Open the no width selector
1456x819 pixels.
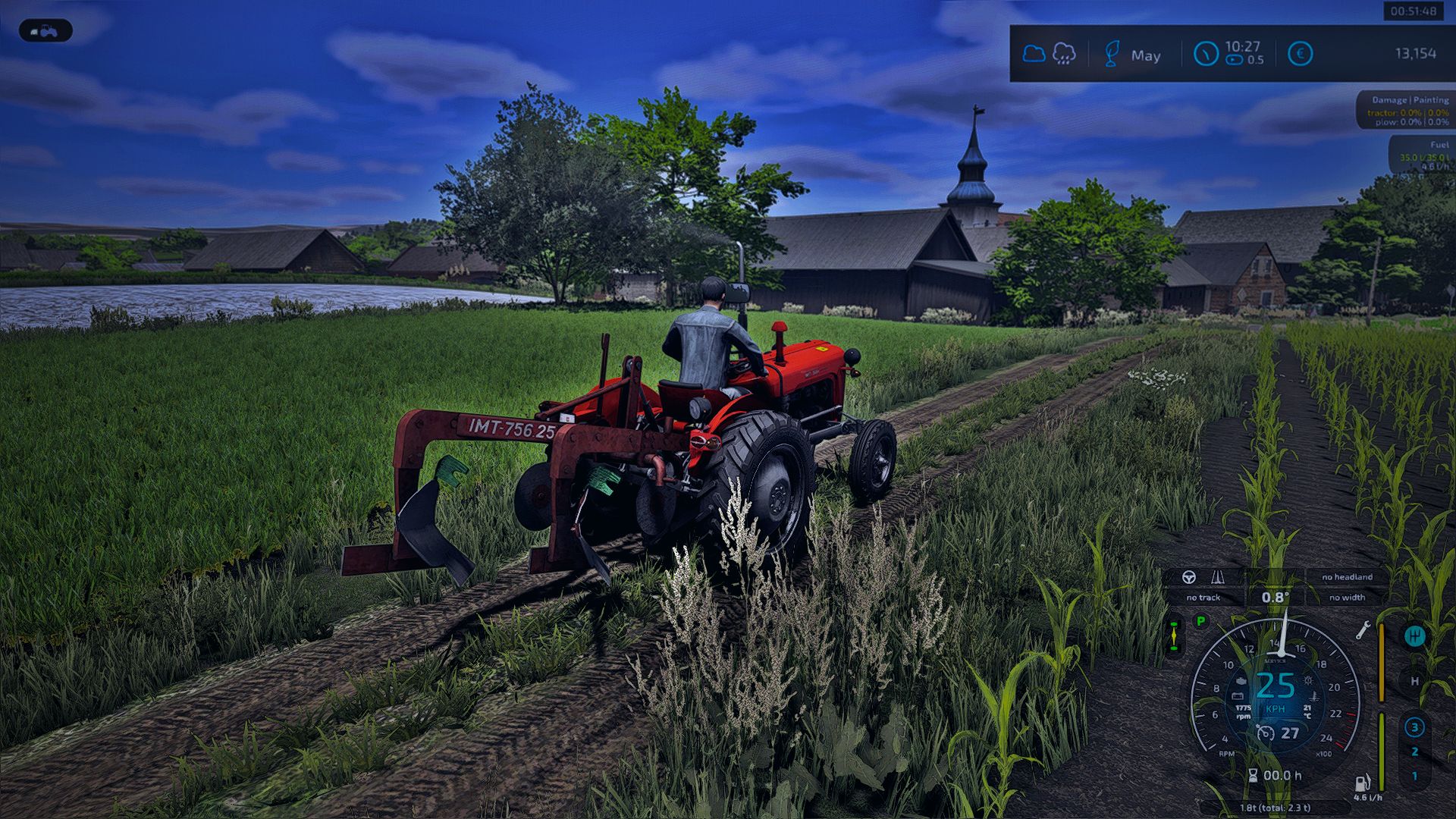coord(1349,598)
